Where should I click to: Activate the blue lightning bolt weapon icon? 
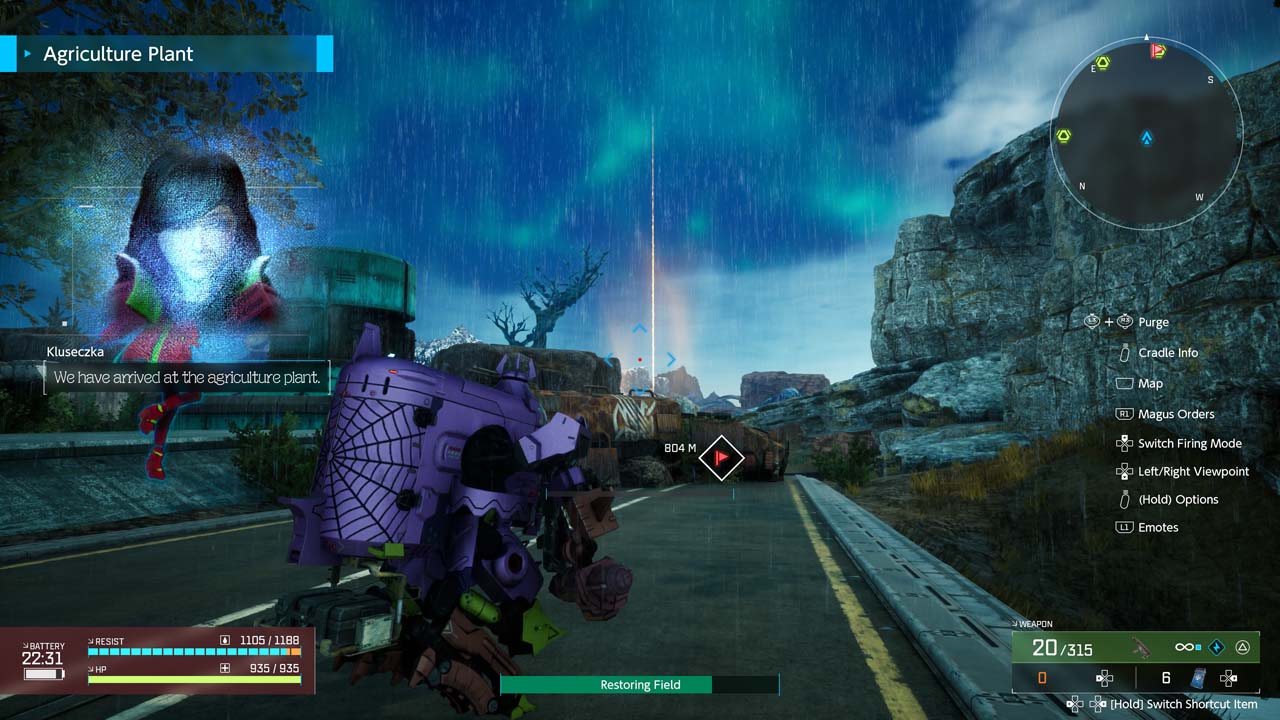click(x=1217, y=648)
